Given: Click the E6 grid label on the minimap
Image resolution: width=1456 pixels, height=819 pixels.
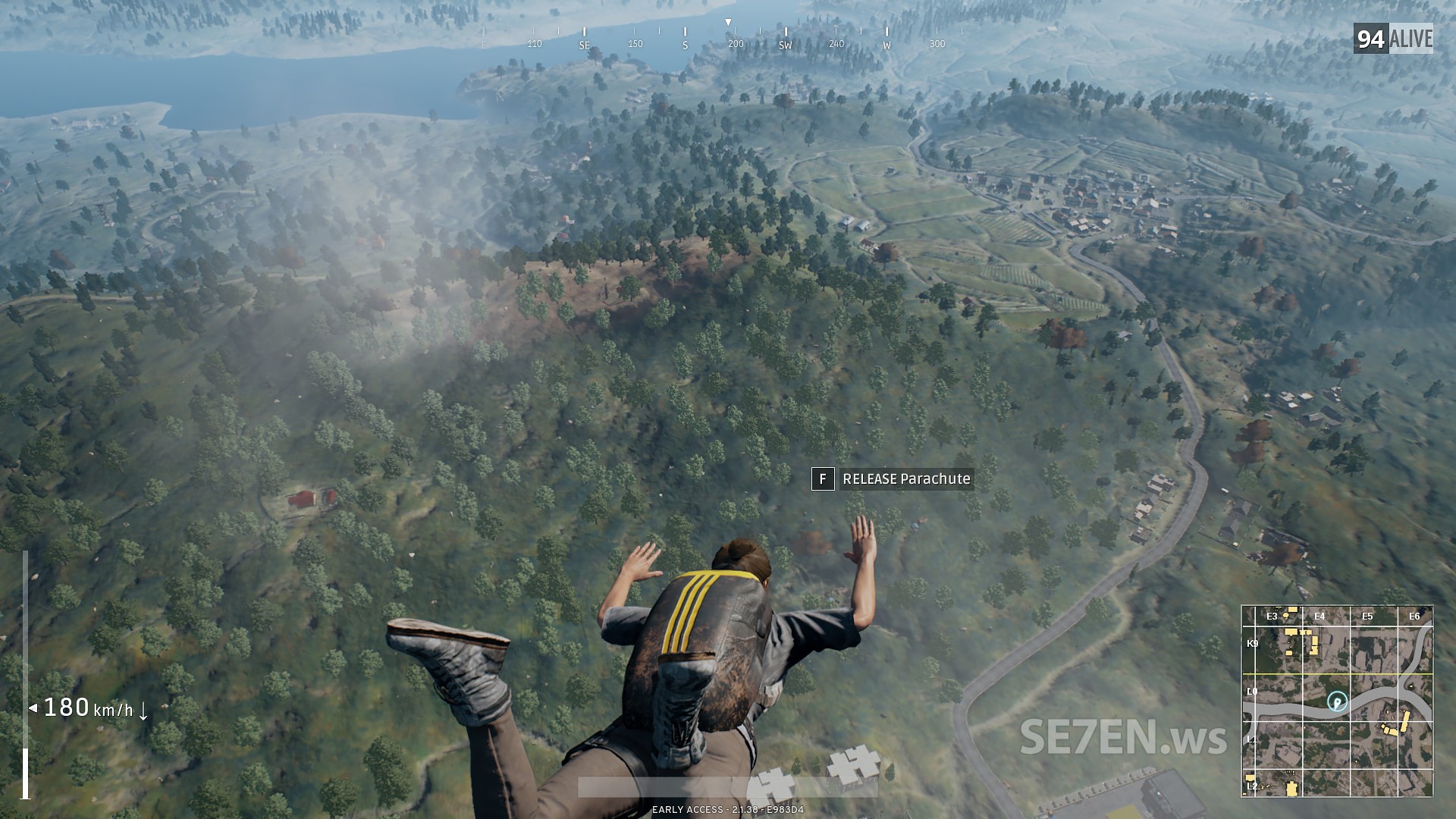Looking at the screenshot, I should [x=1415, y=617].
